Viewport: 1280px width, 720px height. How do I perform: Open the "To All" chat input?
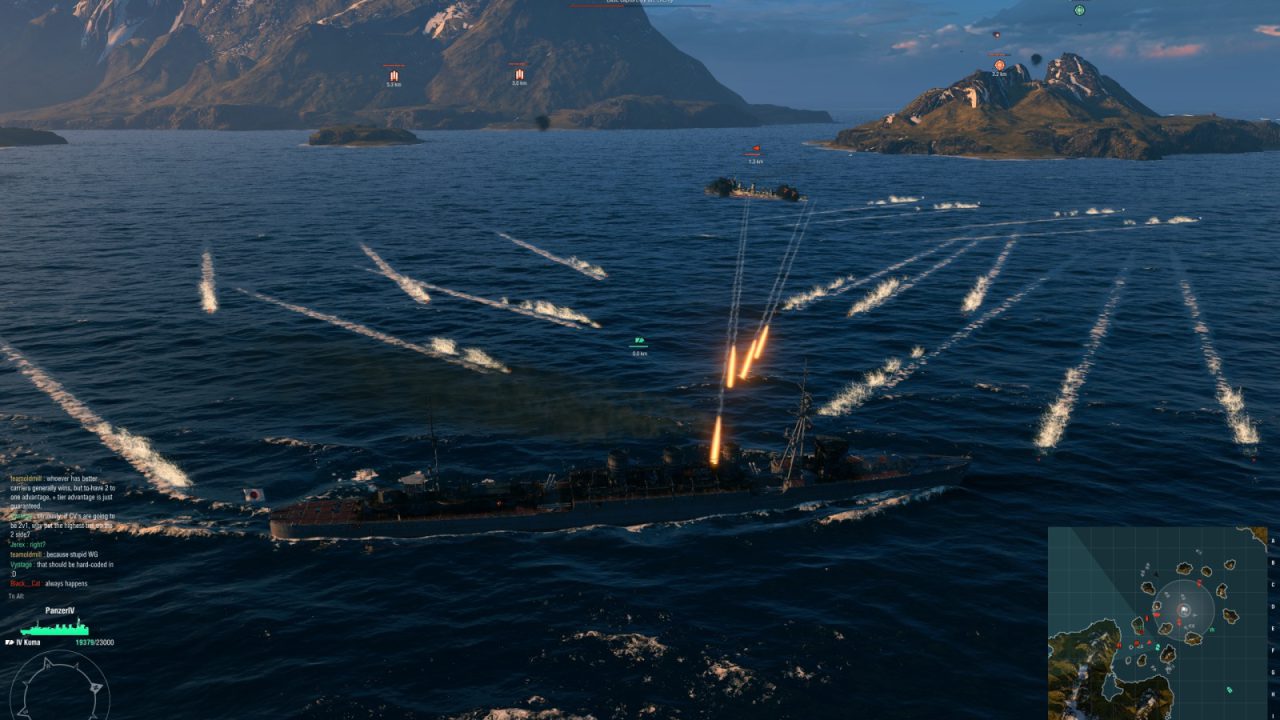tap(15, 596)
